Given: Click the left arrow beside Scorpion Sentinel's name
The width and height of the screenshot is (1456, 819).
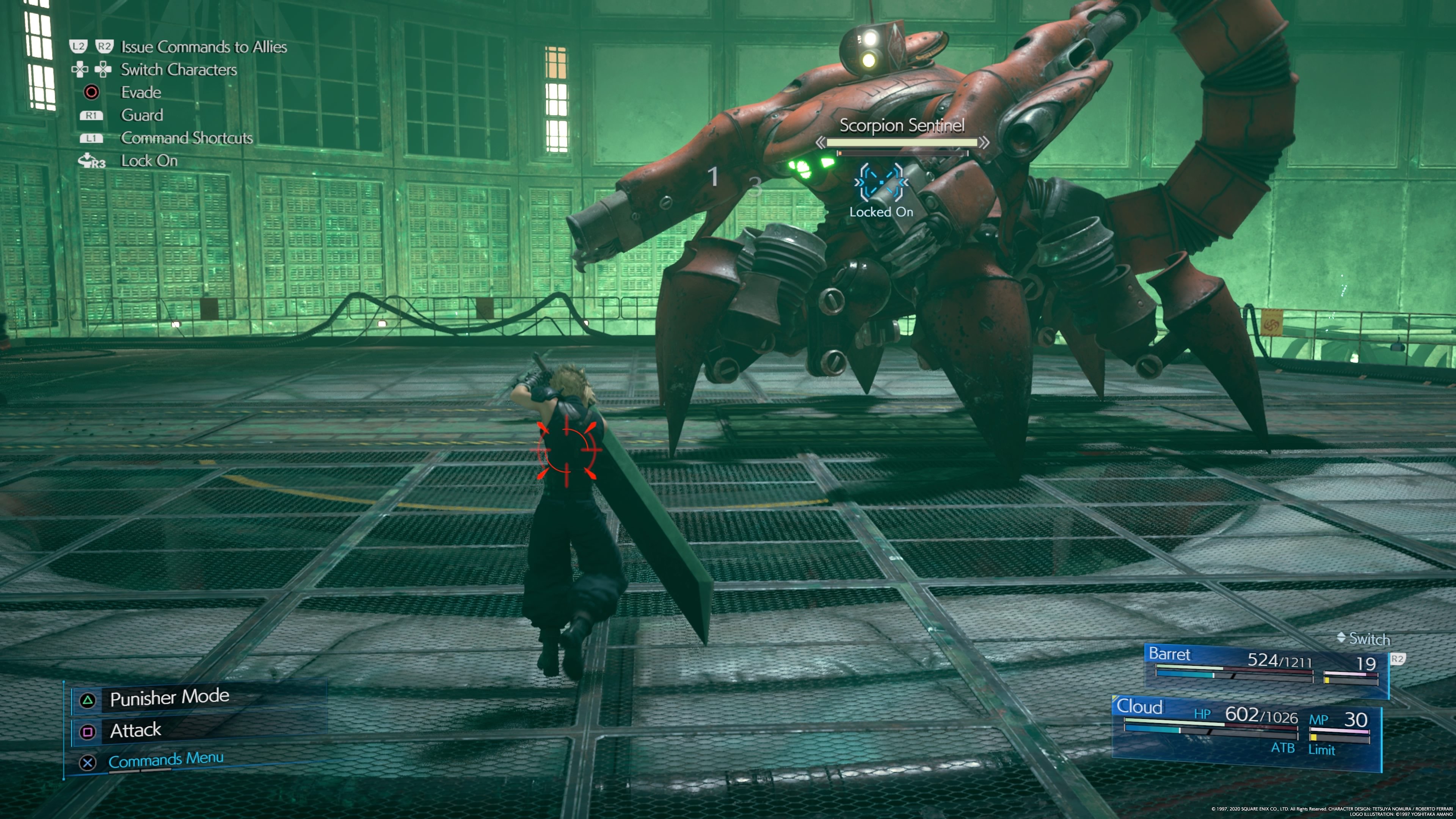Looking at the screenshot, I should [822, 143].
